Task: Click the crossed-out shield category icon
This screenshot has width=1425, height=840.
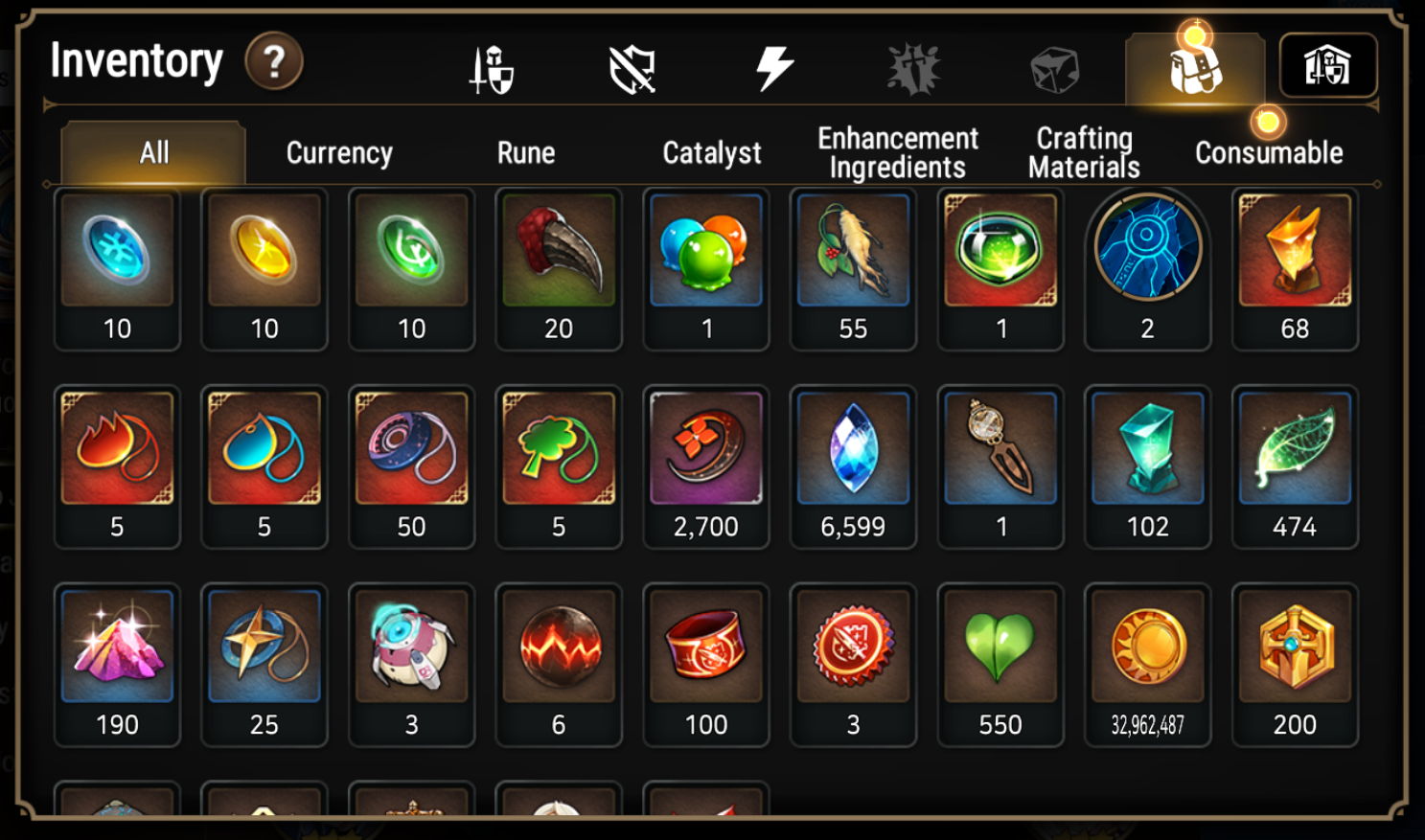Action: [x=632, y=70]
